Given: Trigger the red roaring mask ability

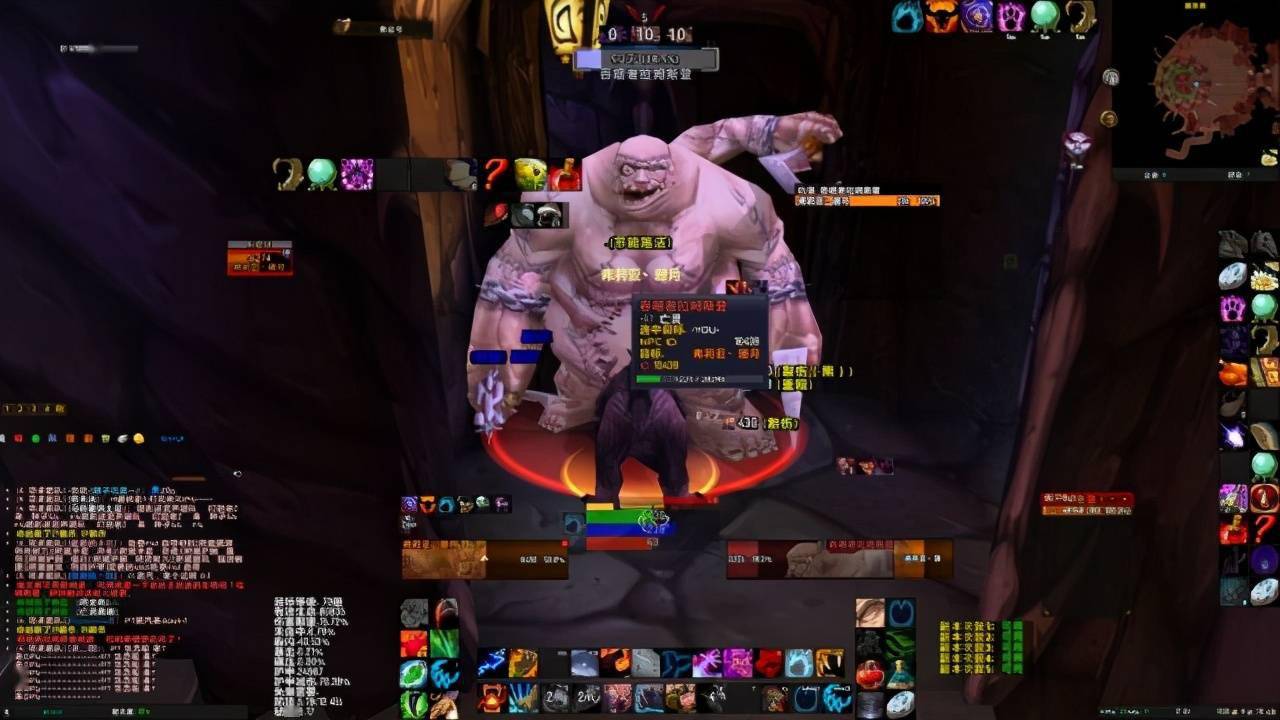Looking at the screenshot, I should (491, 697).
